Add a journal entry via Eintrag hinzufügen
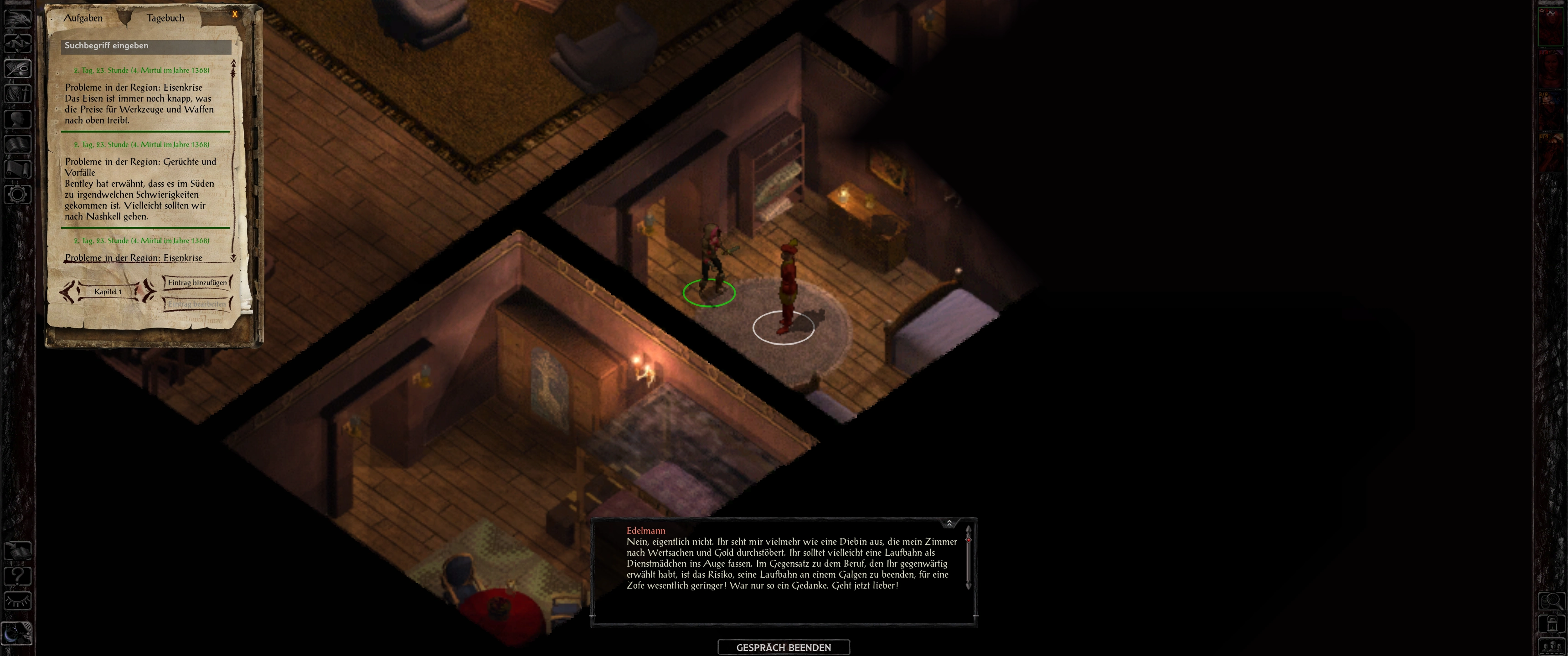Image resolution: width=1568 pixels, height=656 pixels. (x=196, y=282)
